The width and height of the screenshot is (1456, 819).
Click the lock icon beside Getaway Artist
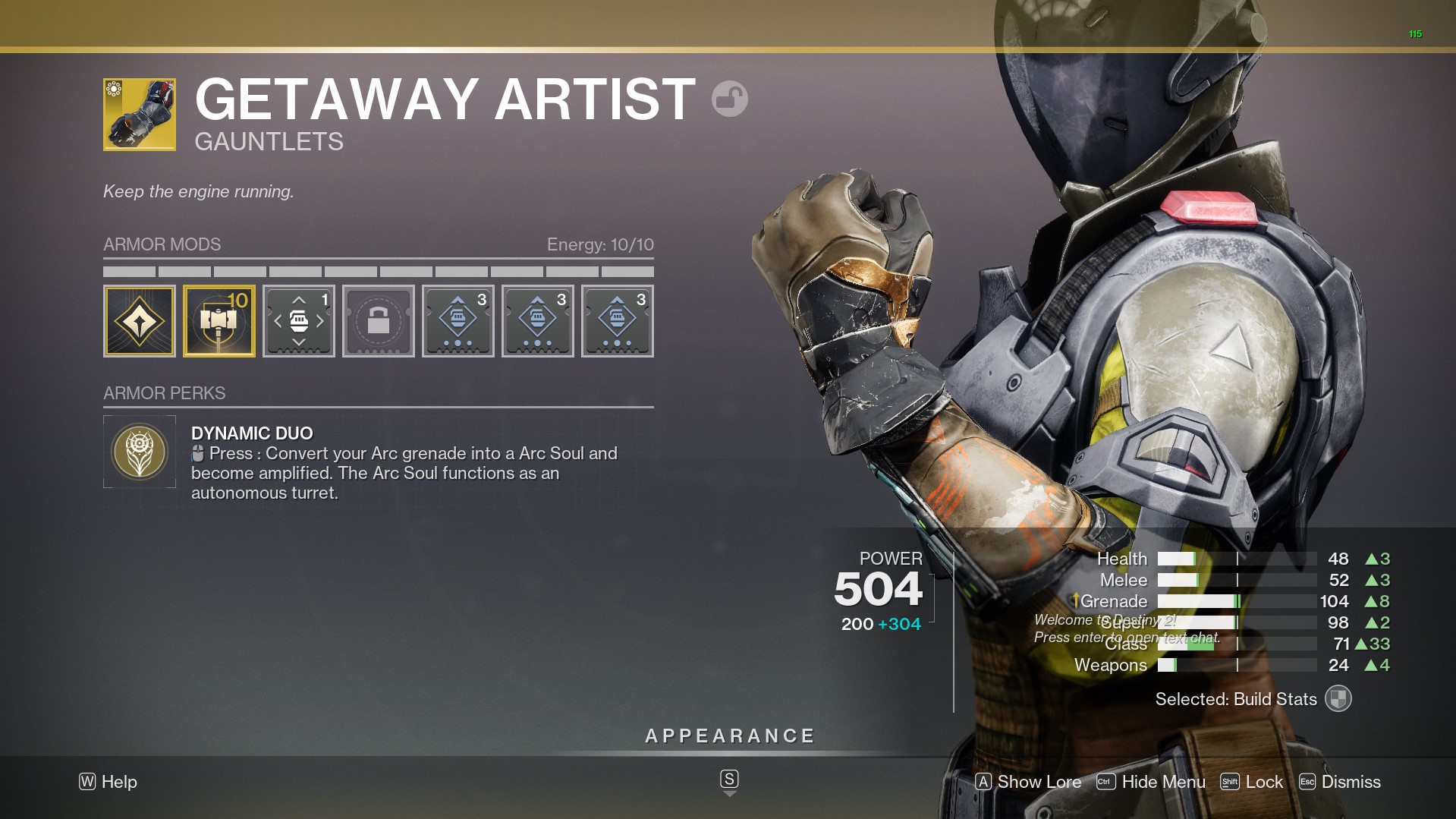point(729,99)
